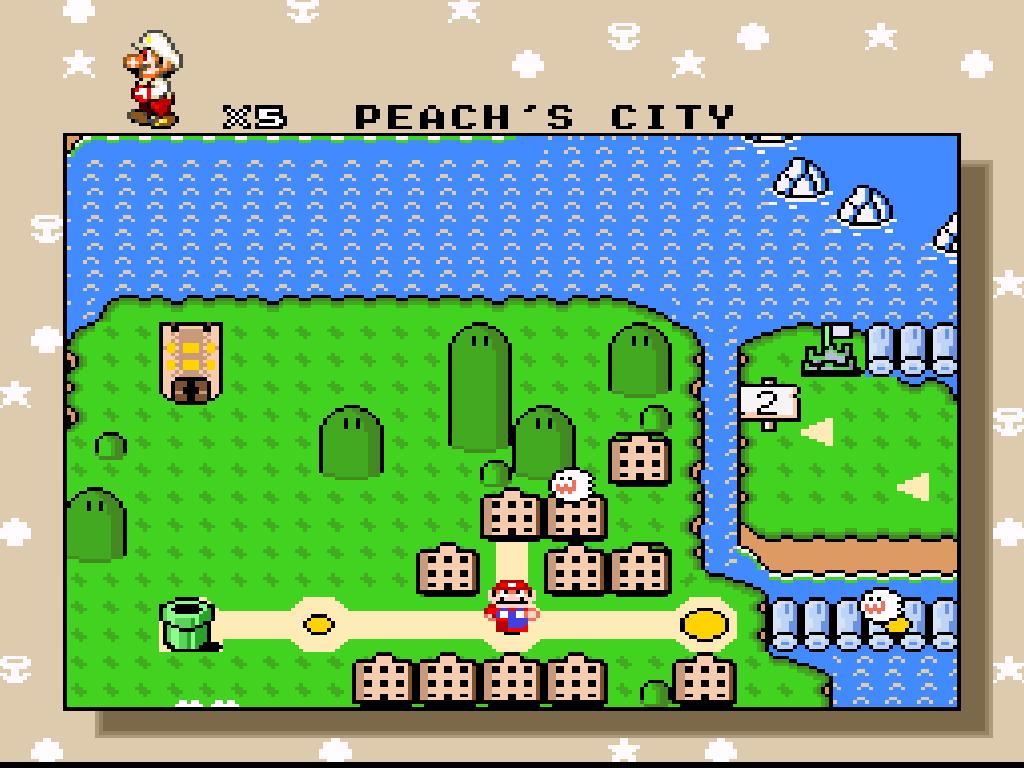Choose the brown tower level node
The image size is (1024, 768).
[x=190, y=362]
